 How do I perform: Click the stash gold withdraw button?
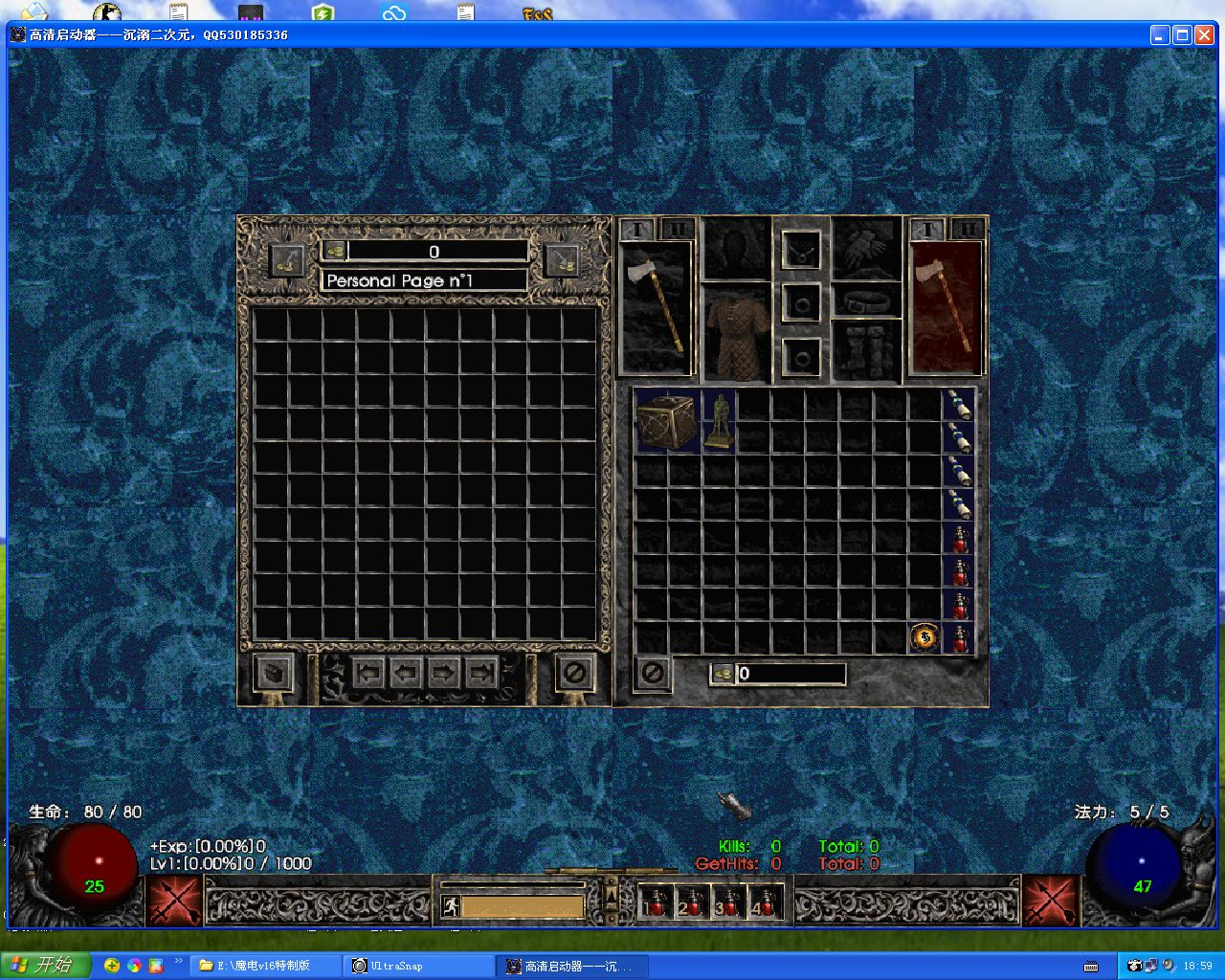coord(334,252)
